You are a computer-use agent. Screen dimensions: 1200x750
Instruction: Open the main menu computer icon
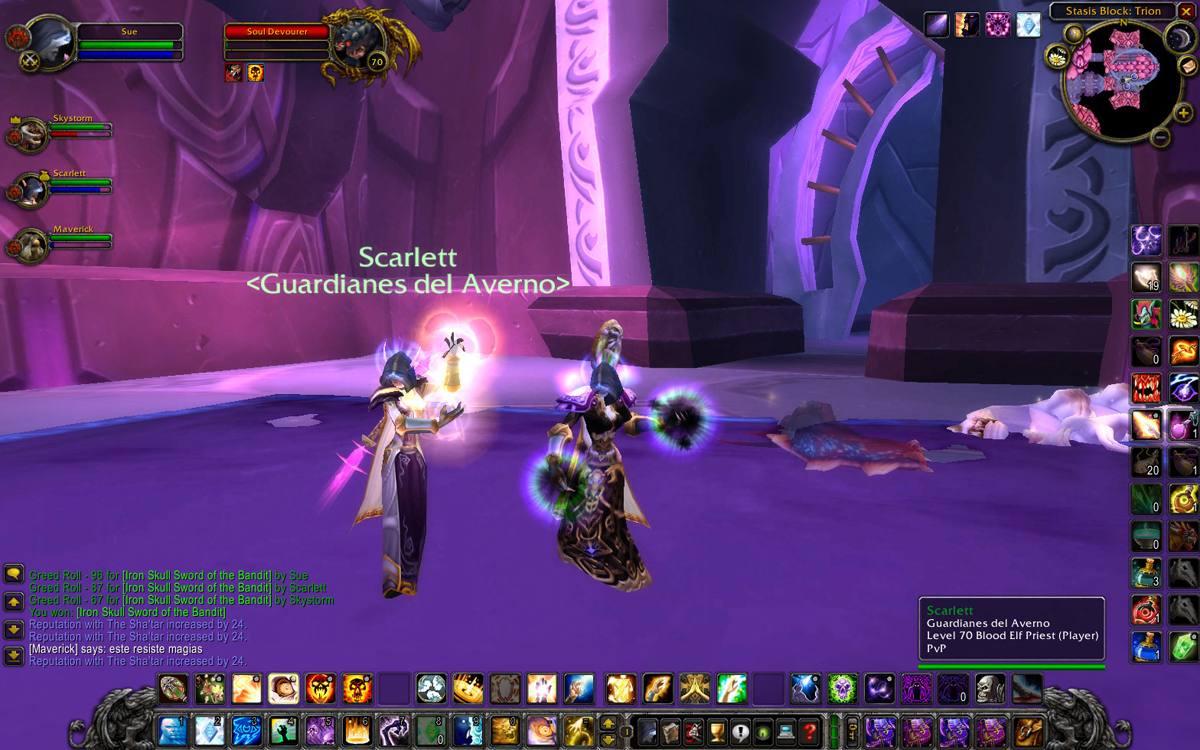click(x=786, y=731)
